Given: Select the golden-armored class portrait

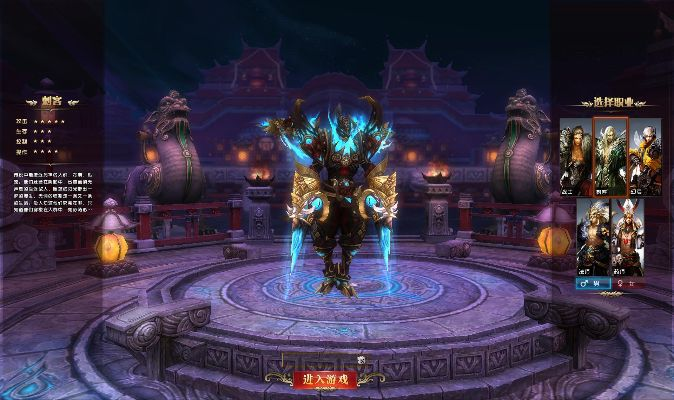Looking at the screenshot, I should [x=593, y=237].
